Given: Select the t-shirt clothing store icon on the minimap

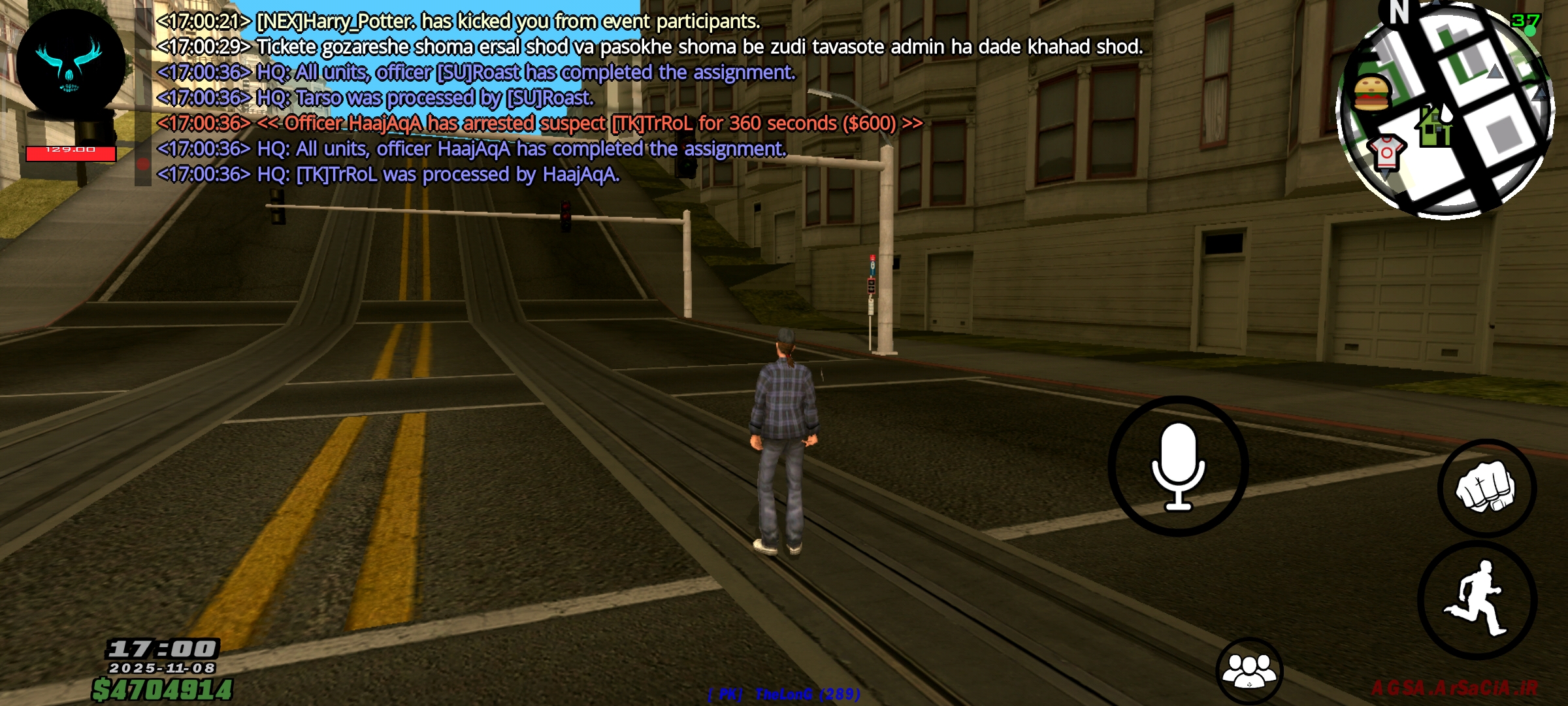Looking at the screenshot, I should coord(1385,154).
